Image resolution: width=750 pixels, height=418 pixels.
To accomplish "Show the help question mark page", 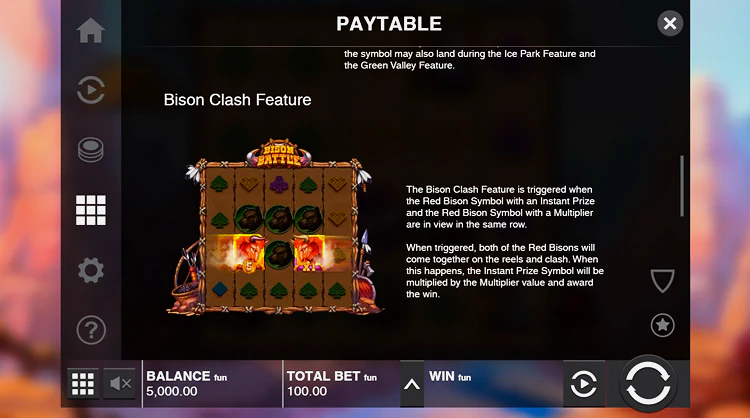I will click(x=91, y=329).
